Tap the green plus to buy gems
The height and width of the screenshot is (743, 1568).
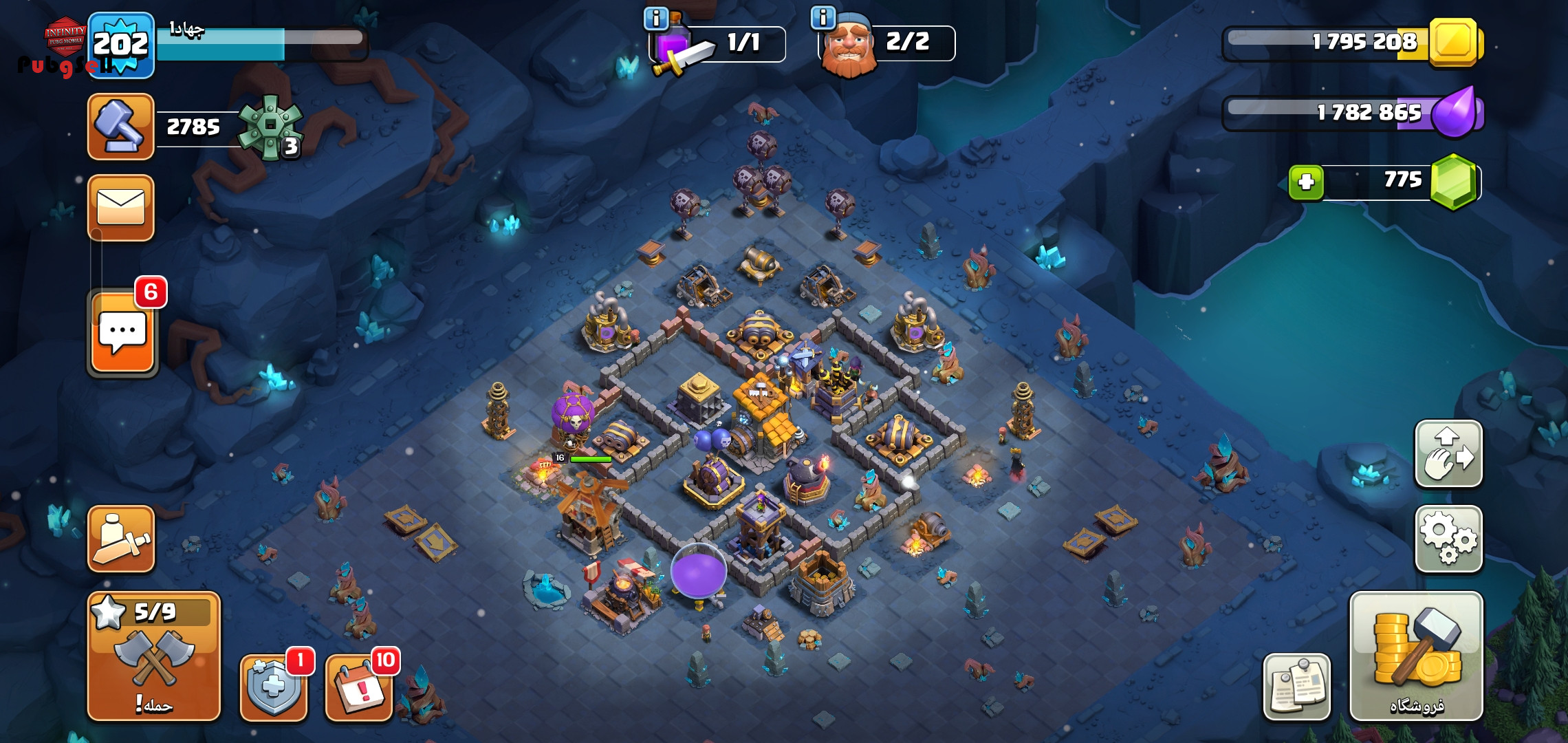coord(1306,182)
